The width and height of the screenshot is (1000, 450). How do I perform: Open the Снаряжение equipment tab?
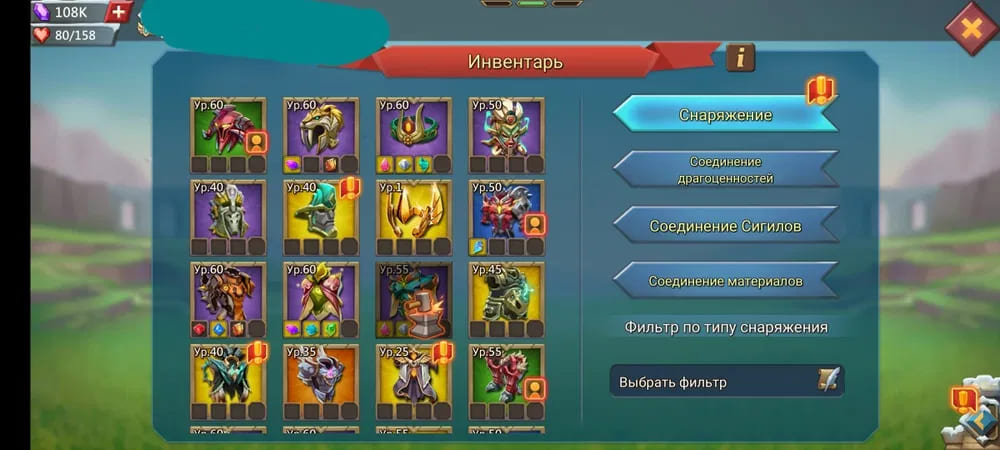pyautogui.click(x=725, y=115)
